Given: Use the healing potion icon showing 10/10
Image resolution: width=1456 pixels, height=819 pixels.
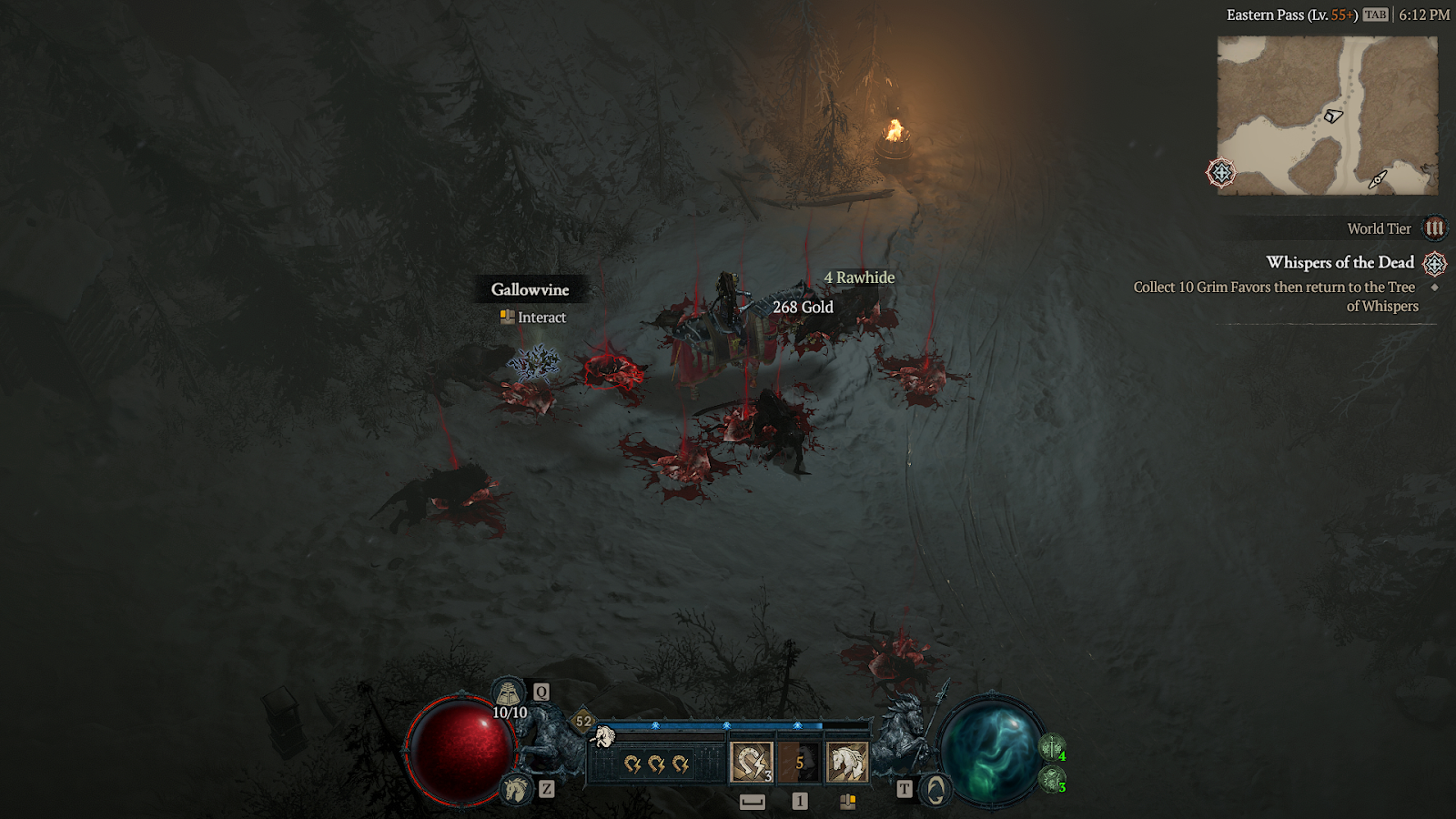Looking at the screenshot, I should [x=508, y=694].
